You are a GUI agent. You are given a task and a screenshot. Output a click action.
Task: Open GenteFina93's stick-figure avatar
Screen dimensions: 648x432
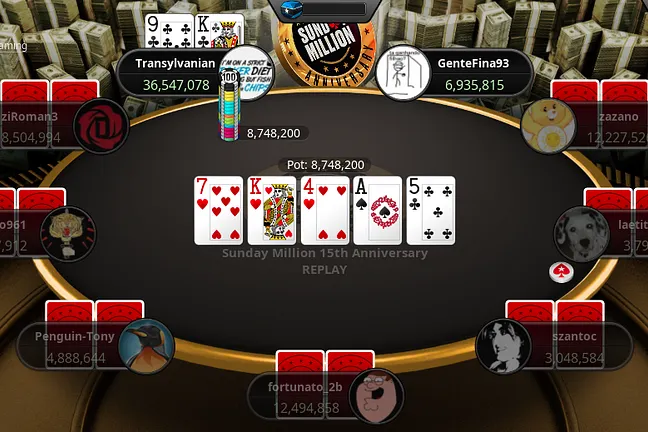(402, 74)
